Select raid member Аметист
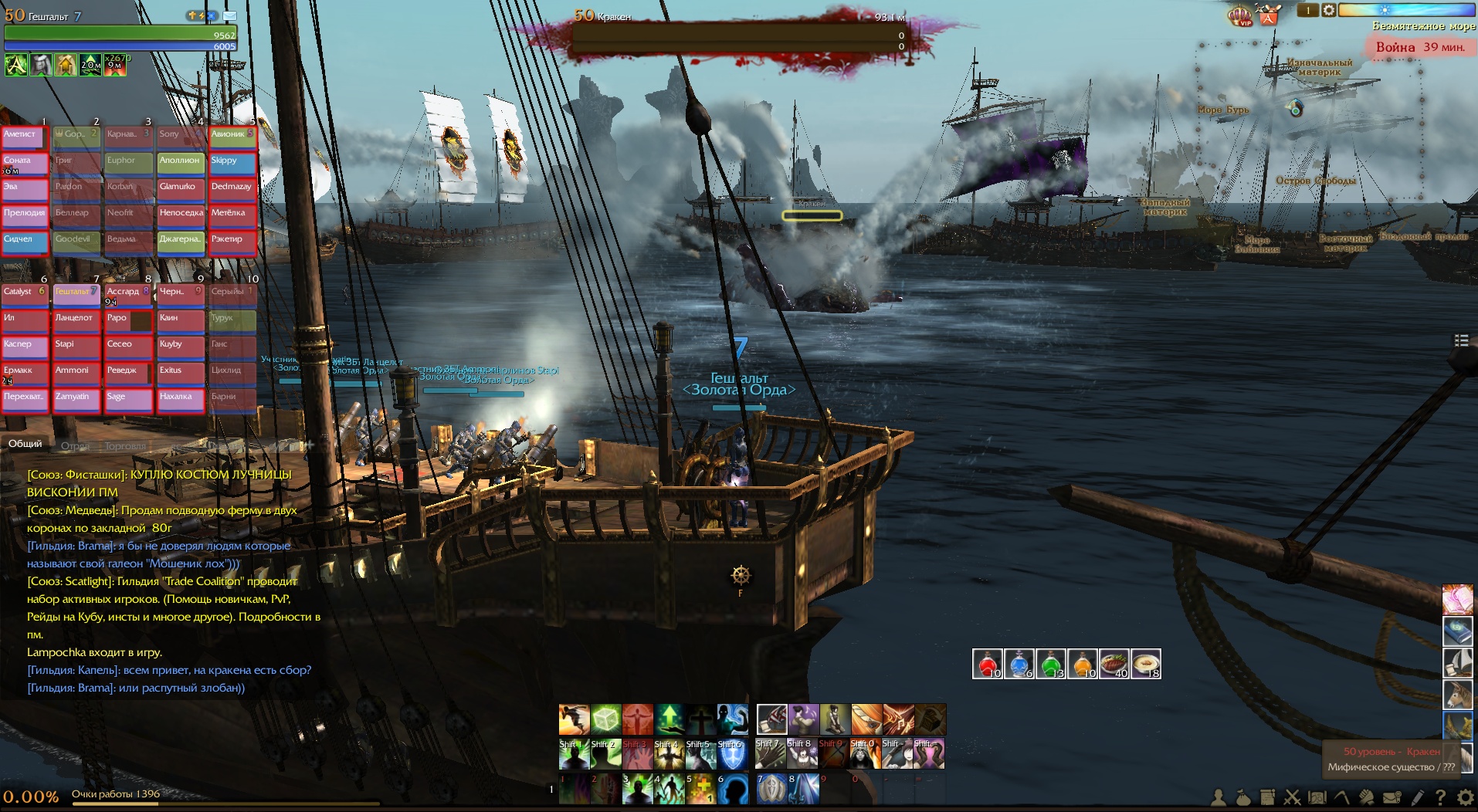This screenshot has height=812, width=1478. click(x=23, y=137)
